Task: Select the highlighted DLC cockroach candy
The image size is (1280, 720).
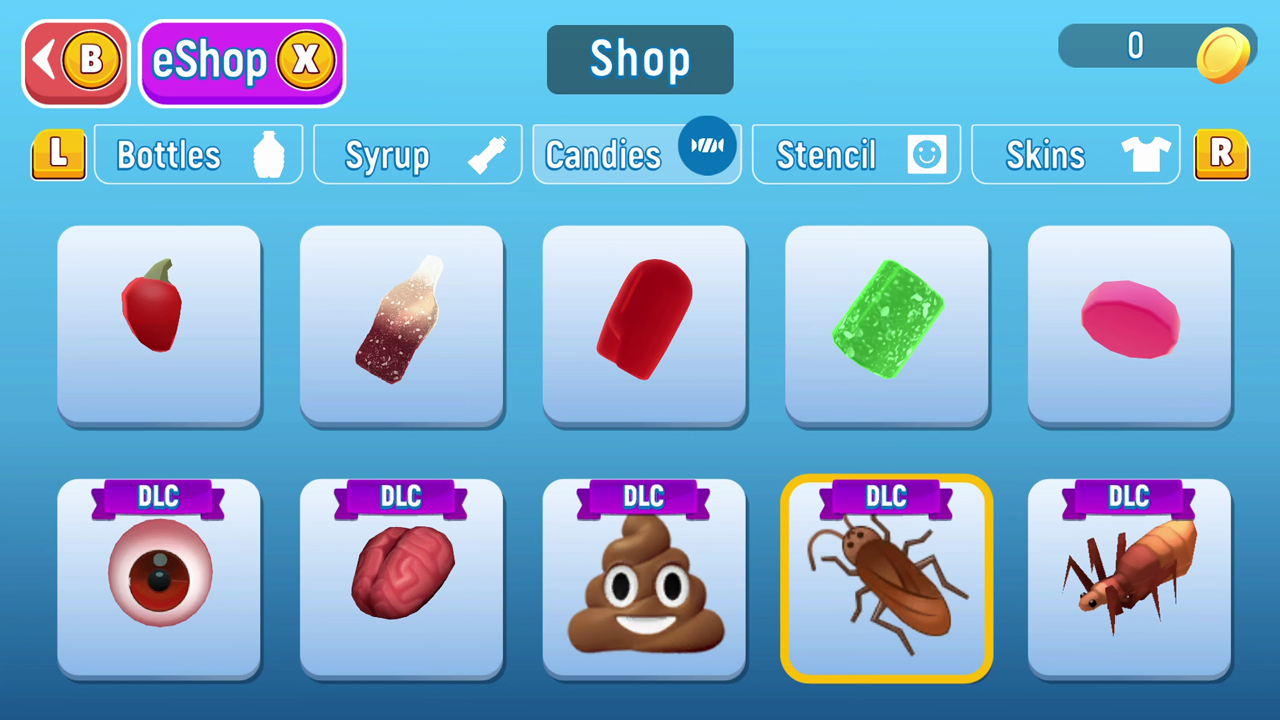Action: click(886, 580)
